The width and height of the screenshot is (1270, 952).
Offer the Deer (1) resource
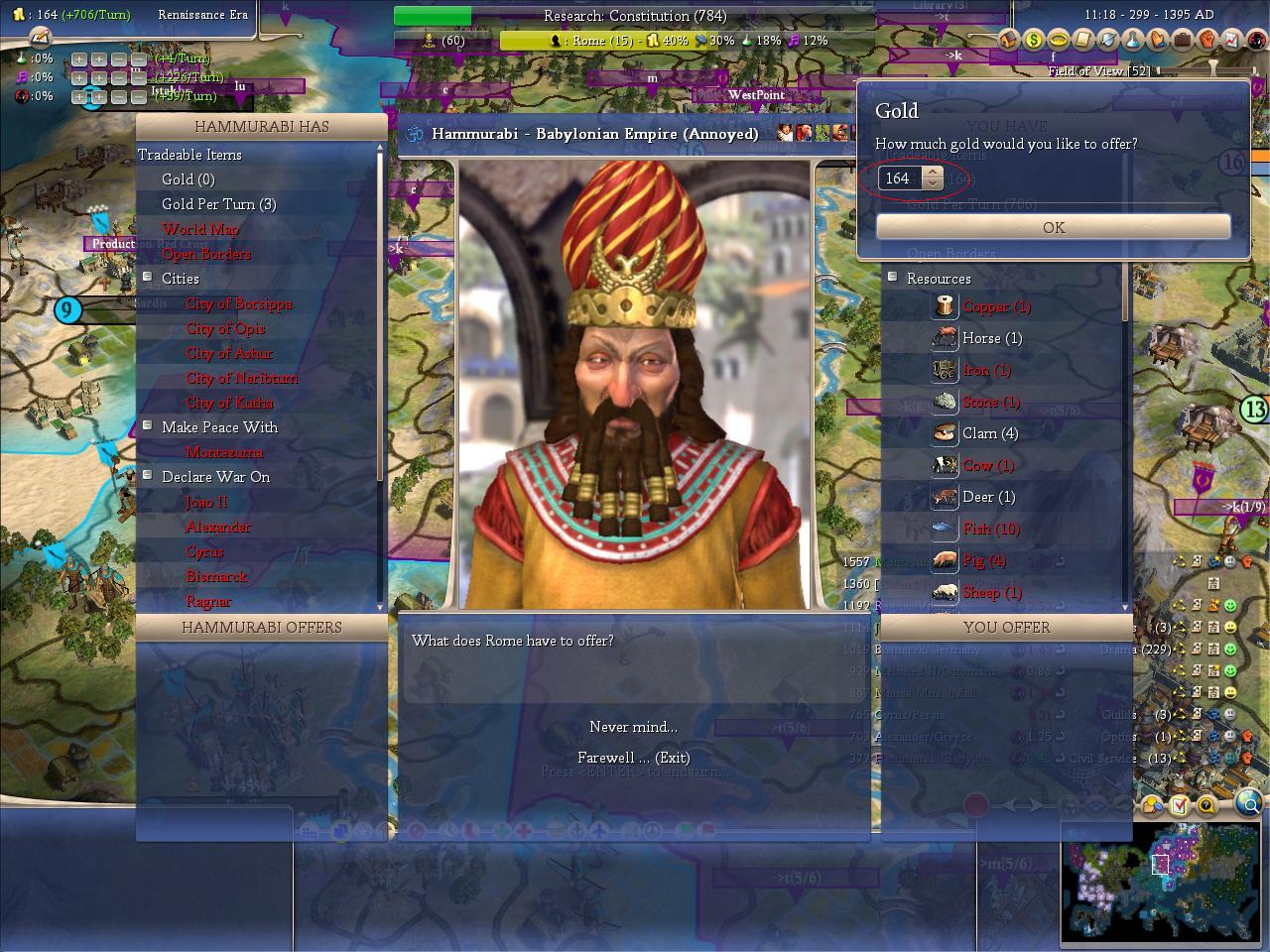pos(988,497)
